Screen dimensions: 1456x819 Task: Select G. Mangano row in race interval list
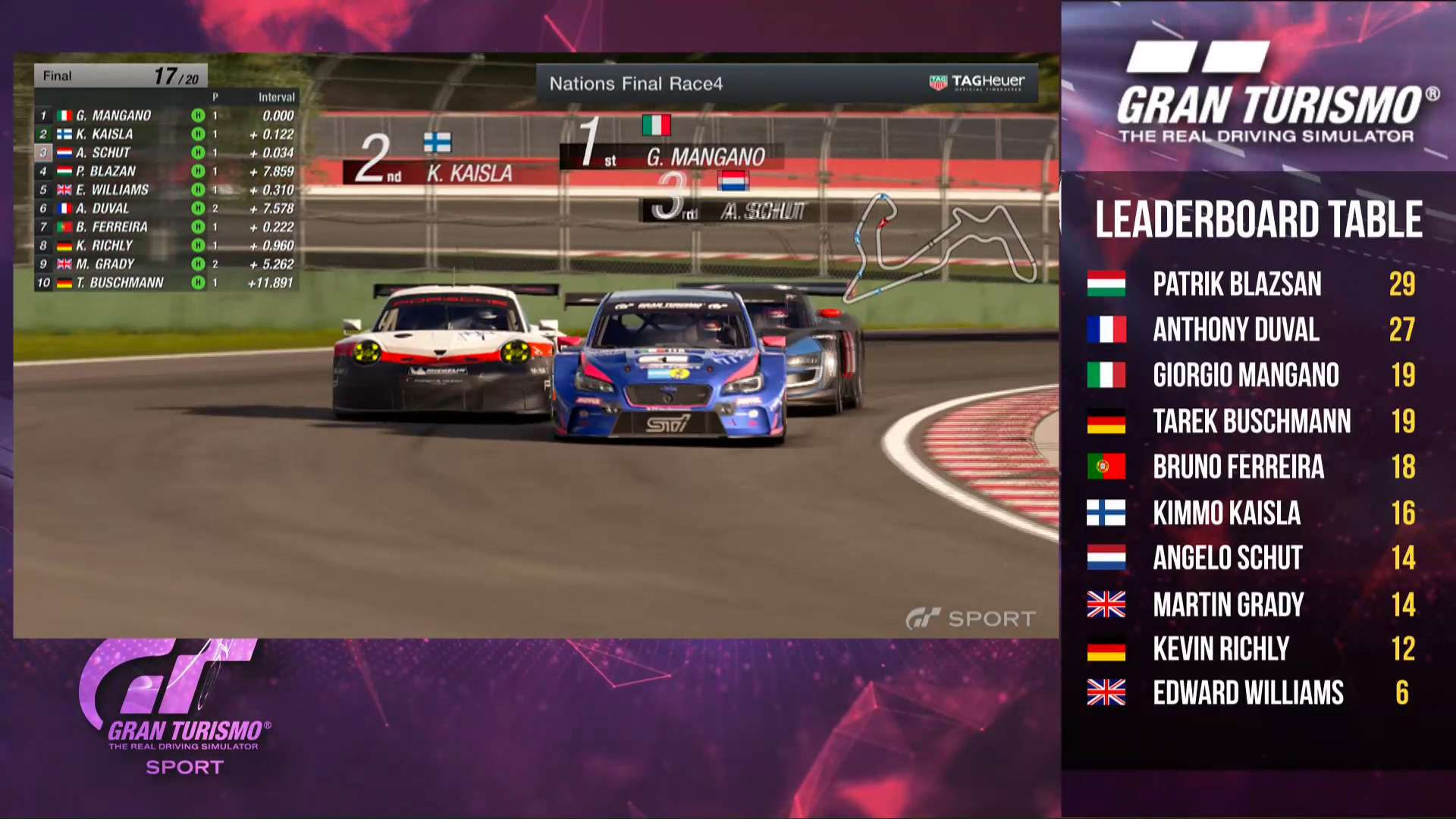[165, 116]
